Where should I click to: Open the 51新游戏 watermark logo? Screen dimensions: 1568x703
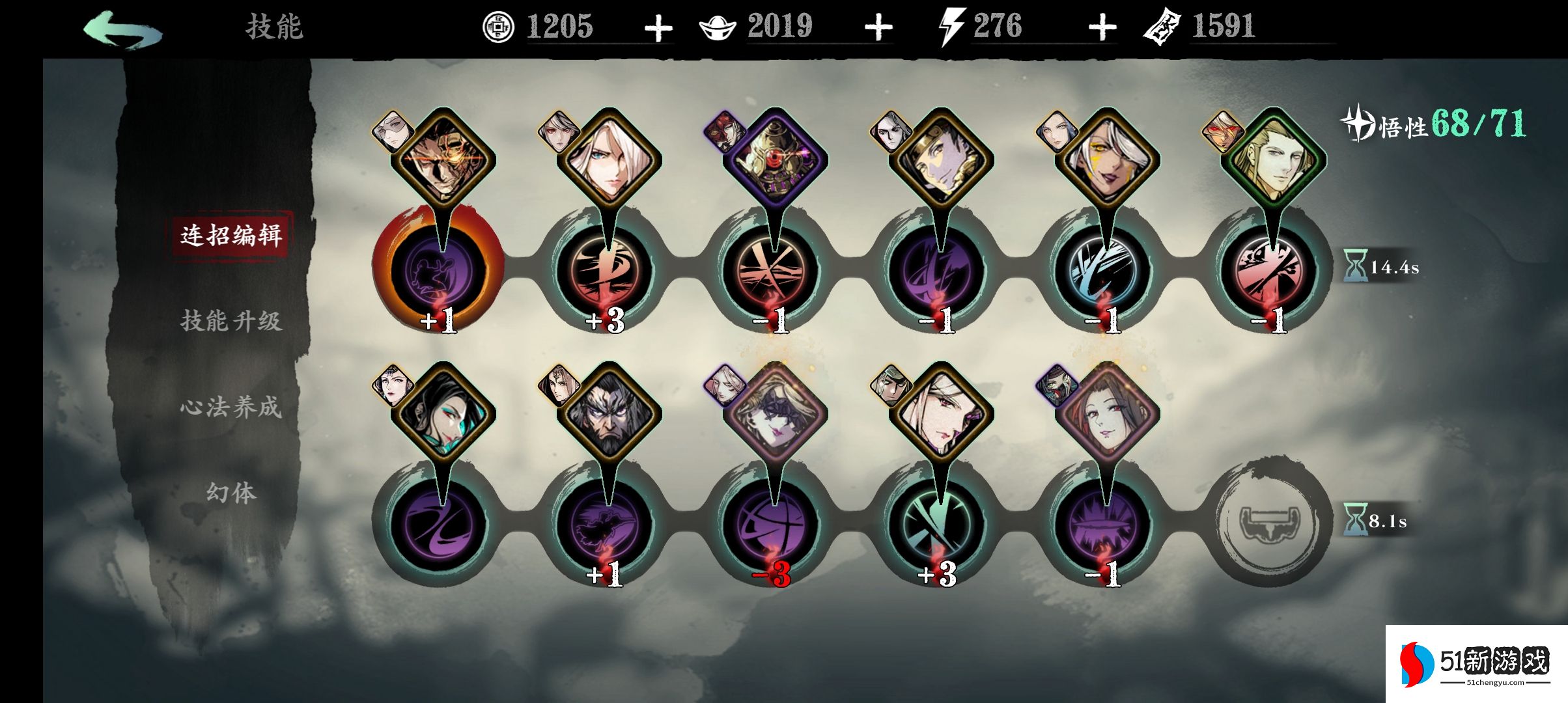click(x=1475, y=664)
